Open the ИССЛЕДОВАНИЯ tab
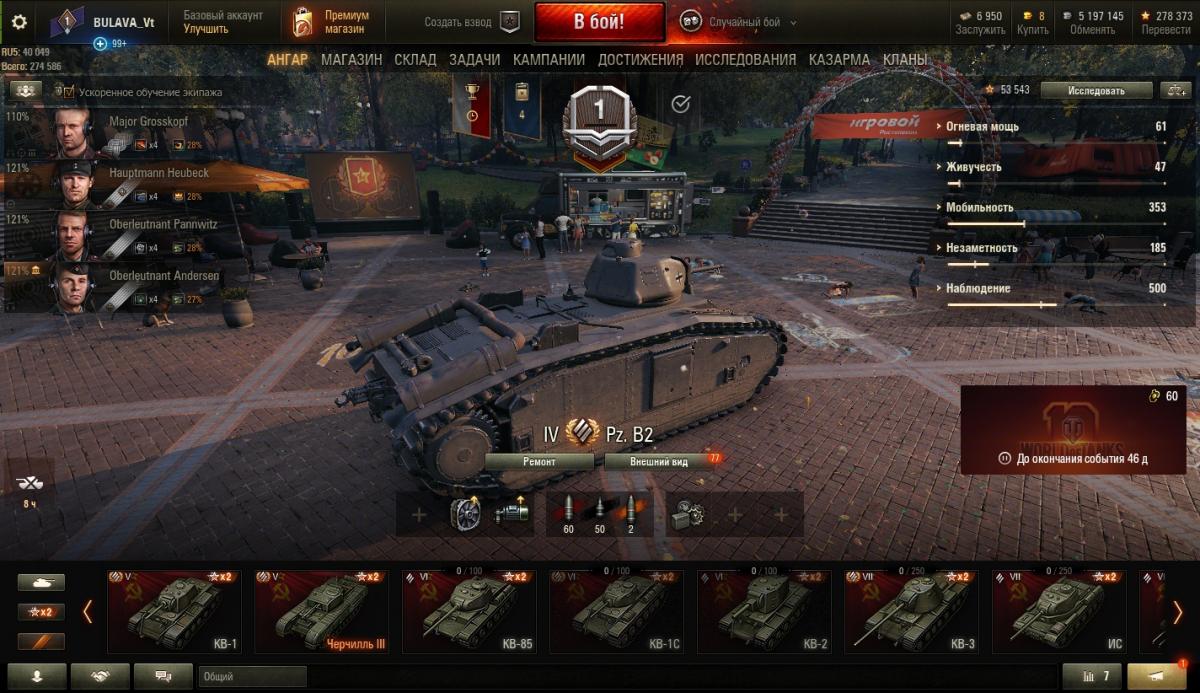Screen dimensions: 1200x693 tap(745, 60)
